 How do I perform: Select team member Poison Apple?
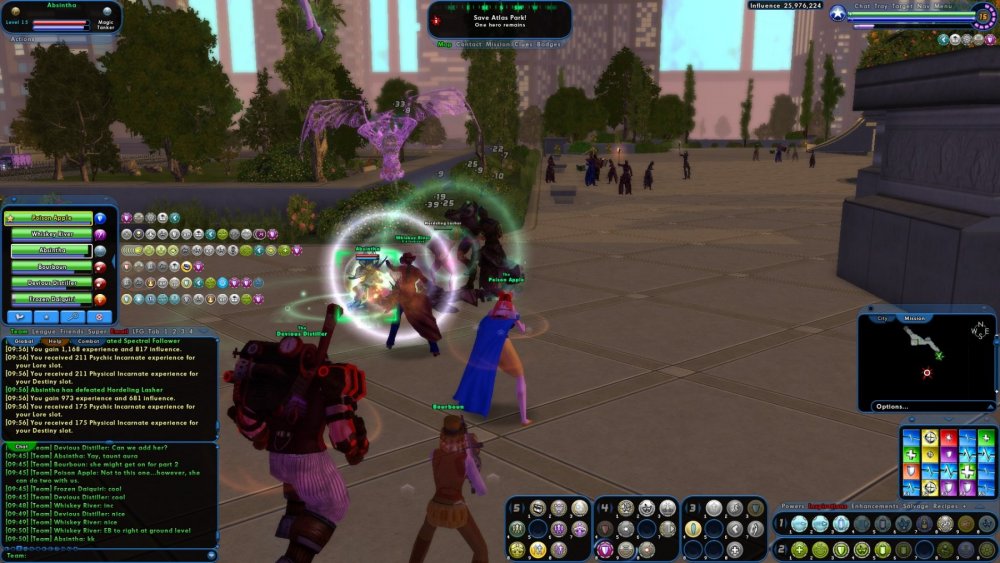[x=50, y=217]
